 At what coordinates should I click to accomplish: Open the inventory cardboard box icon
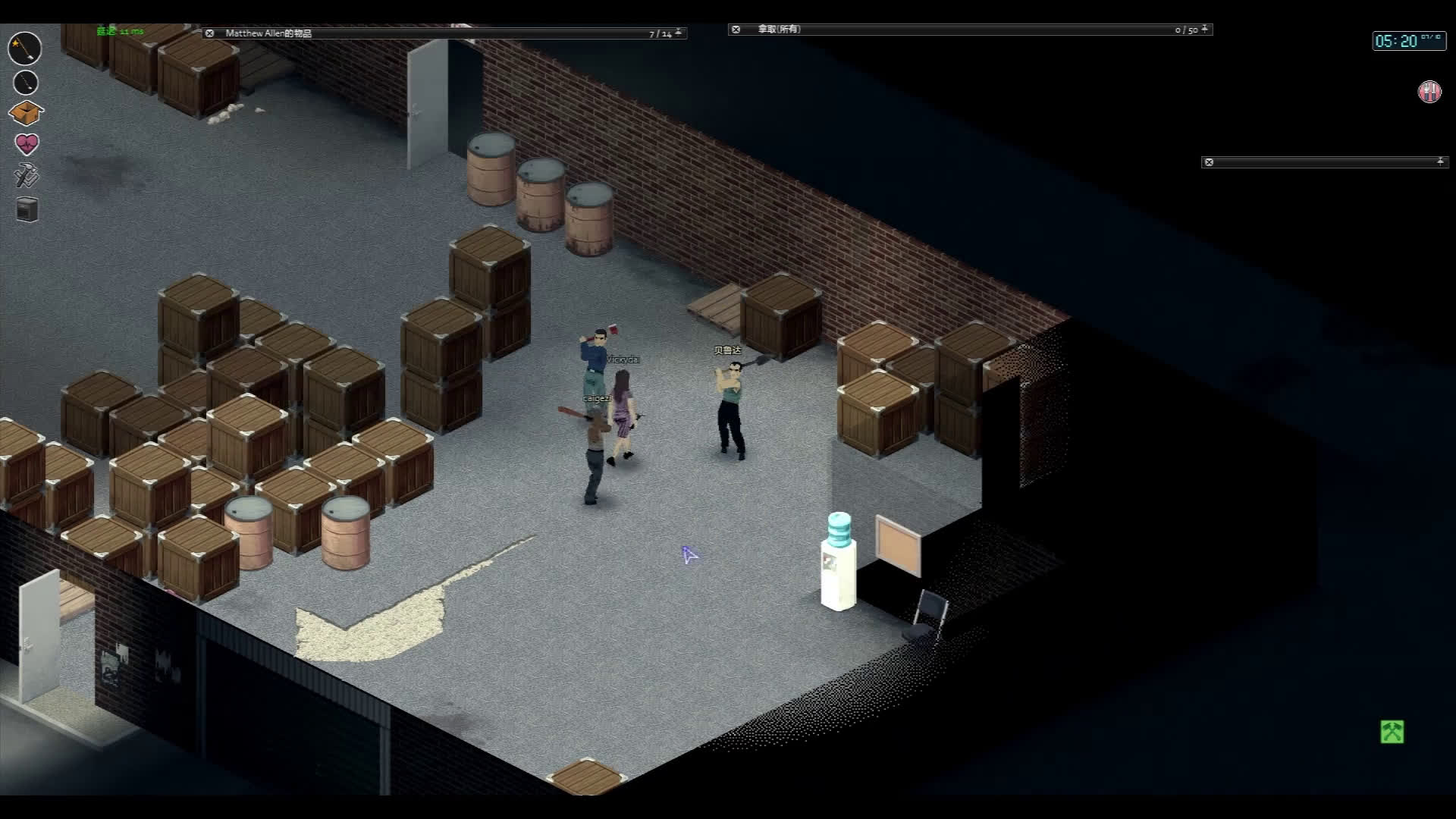coord(26,113)
